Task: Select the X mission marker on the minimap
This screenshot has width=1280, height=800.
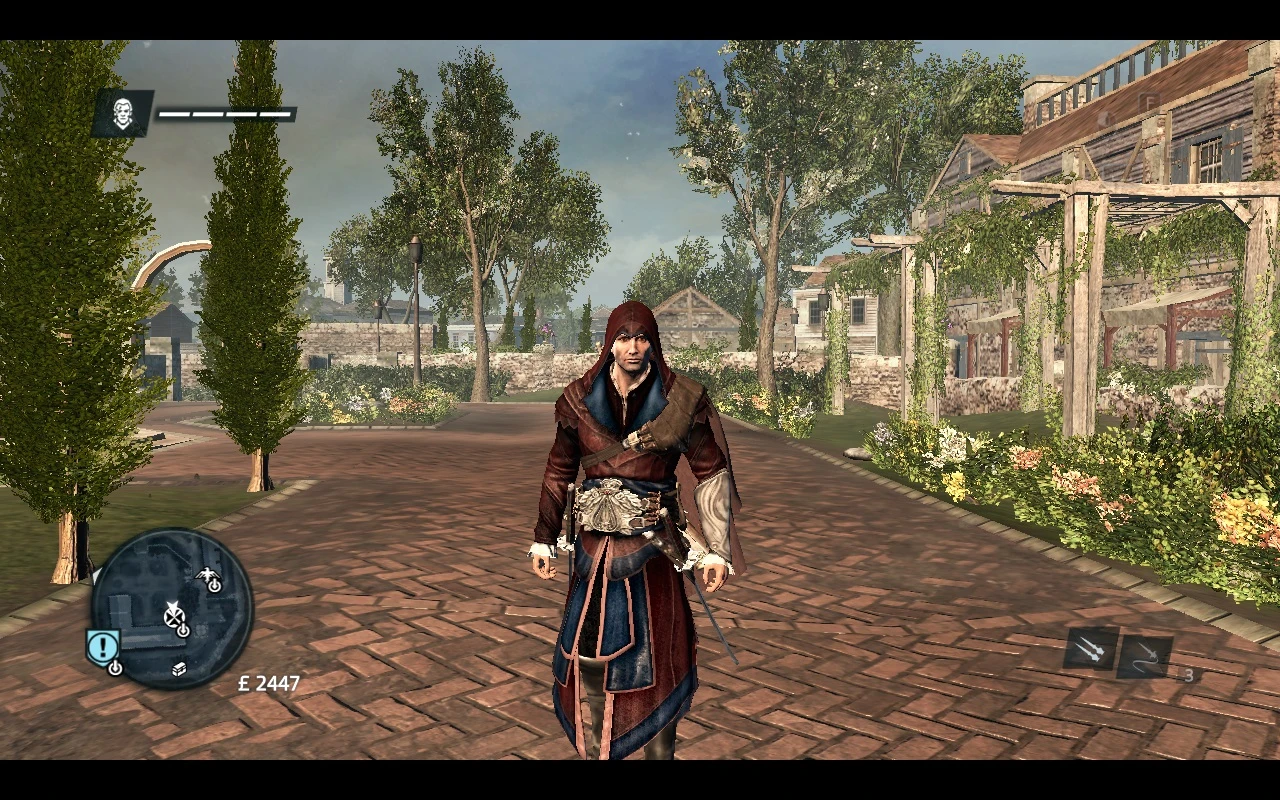Action: (x=174, y=617)
